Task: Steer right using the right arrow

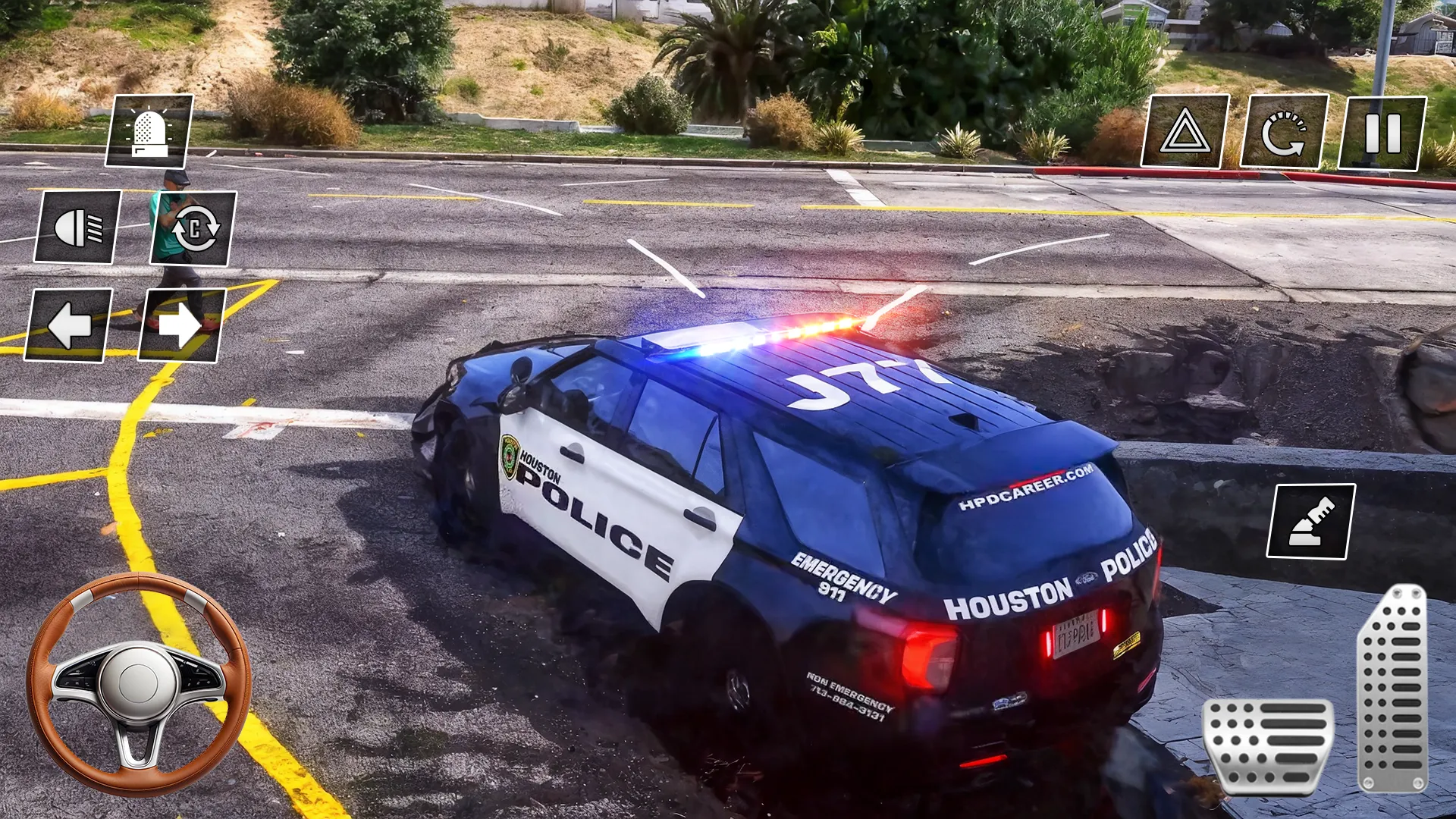Action: (x=179, y=325)
